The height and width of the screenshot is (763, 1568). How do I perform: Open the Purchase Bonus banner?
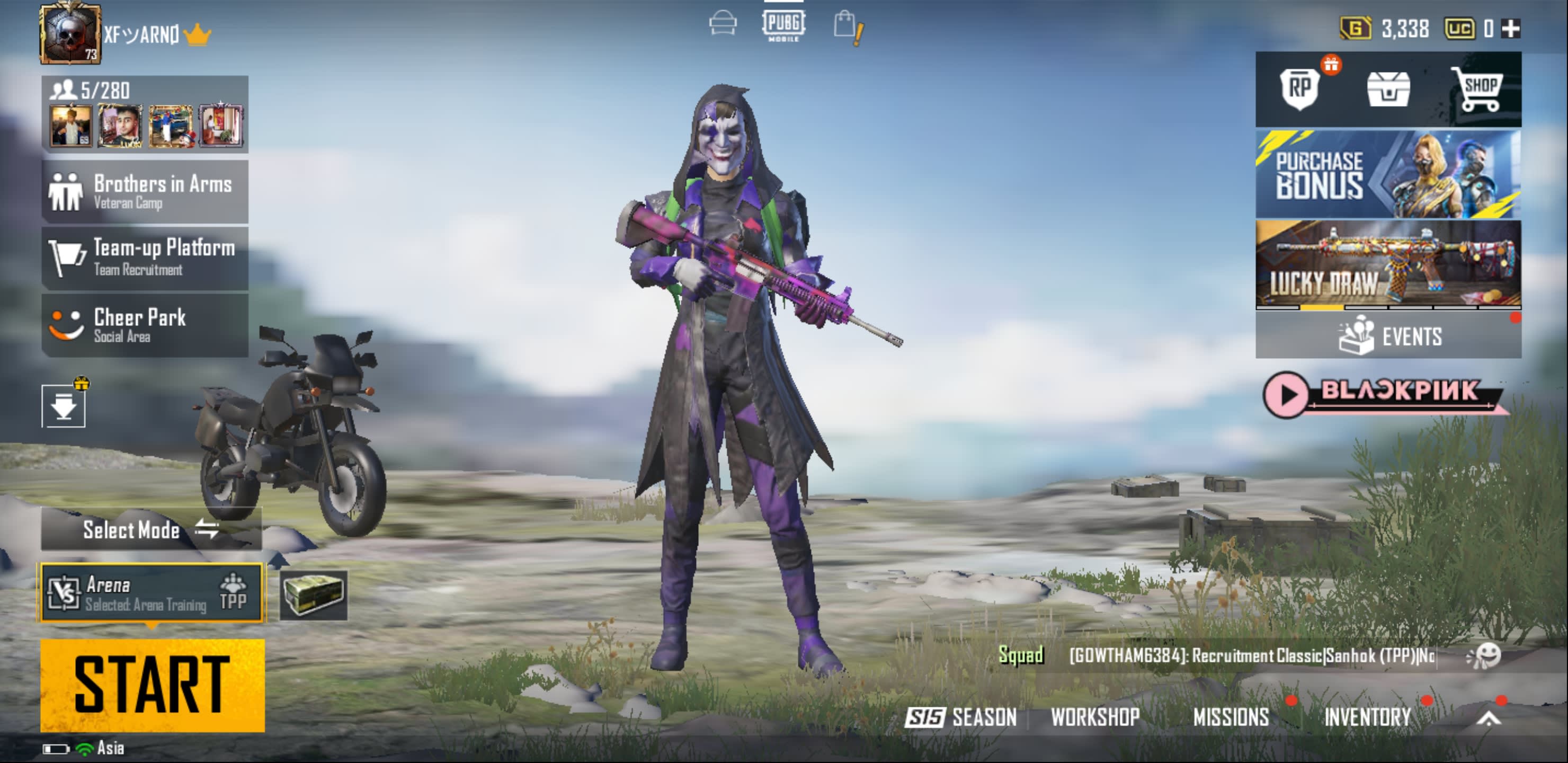click(x=1388, y=174)
